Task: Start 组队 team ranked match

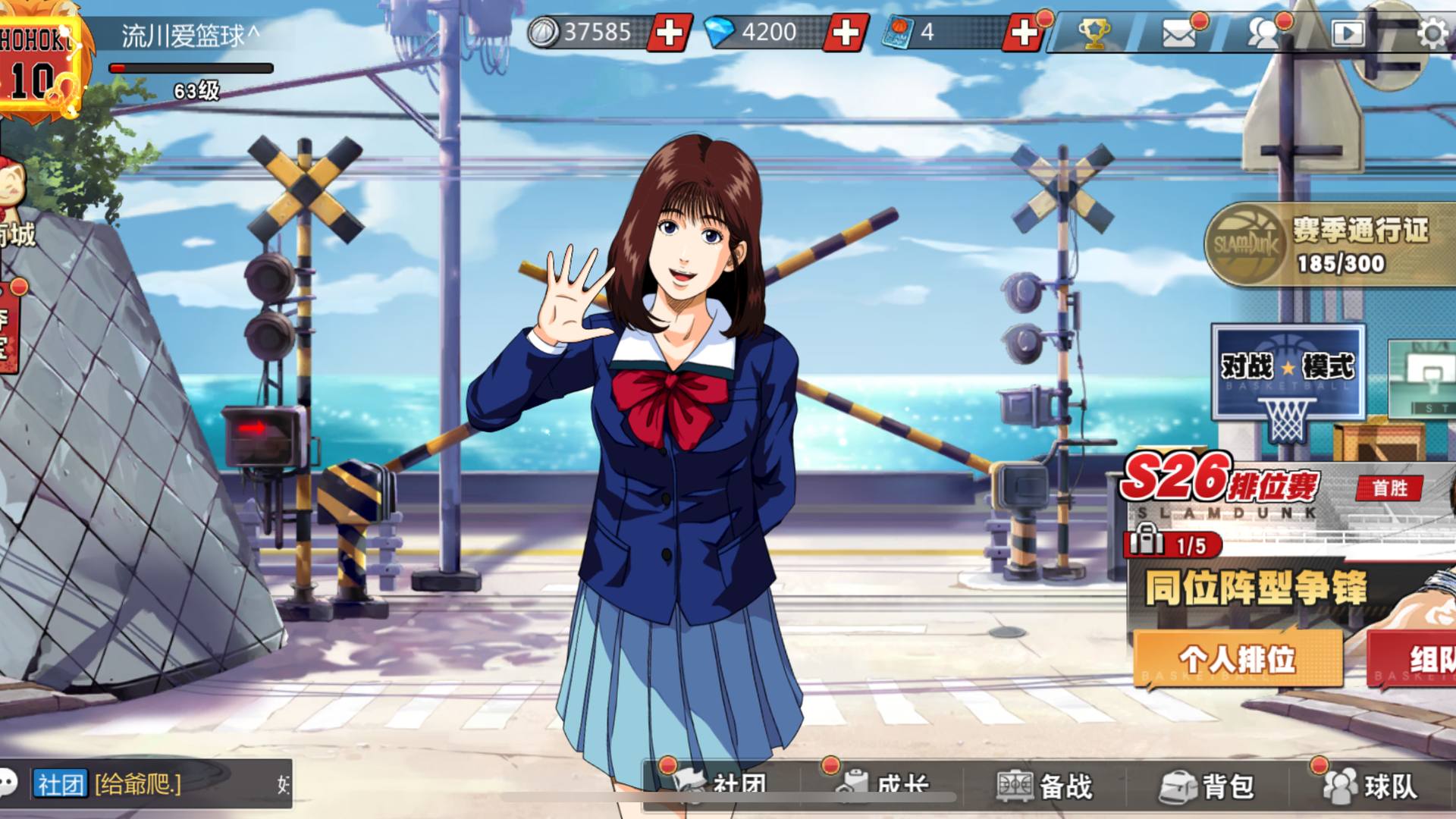Action: (x=1414, y=658)
